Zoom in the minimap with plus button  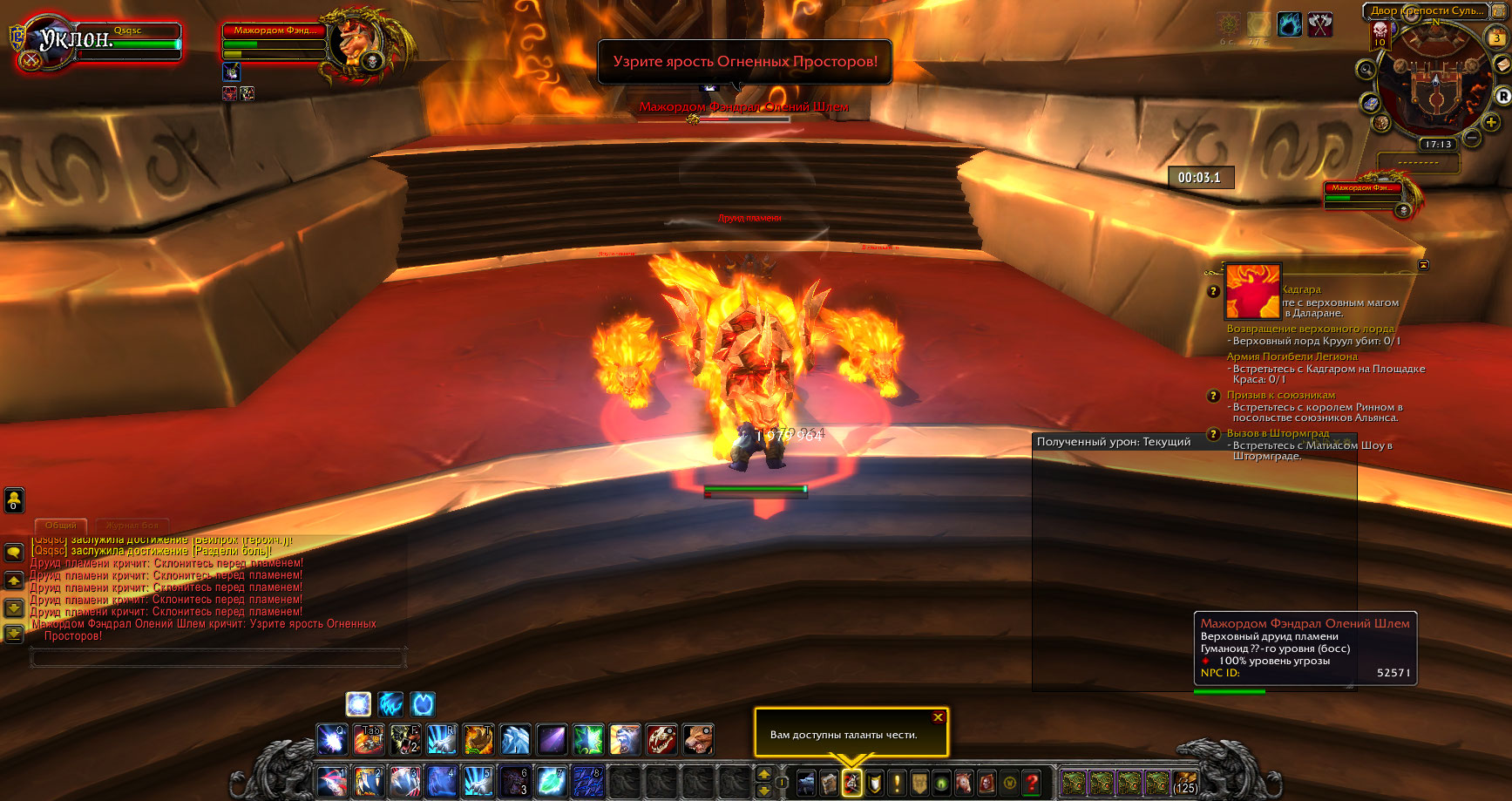pos(1491,122)
